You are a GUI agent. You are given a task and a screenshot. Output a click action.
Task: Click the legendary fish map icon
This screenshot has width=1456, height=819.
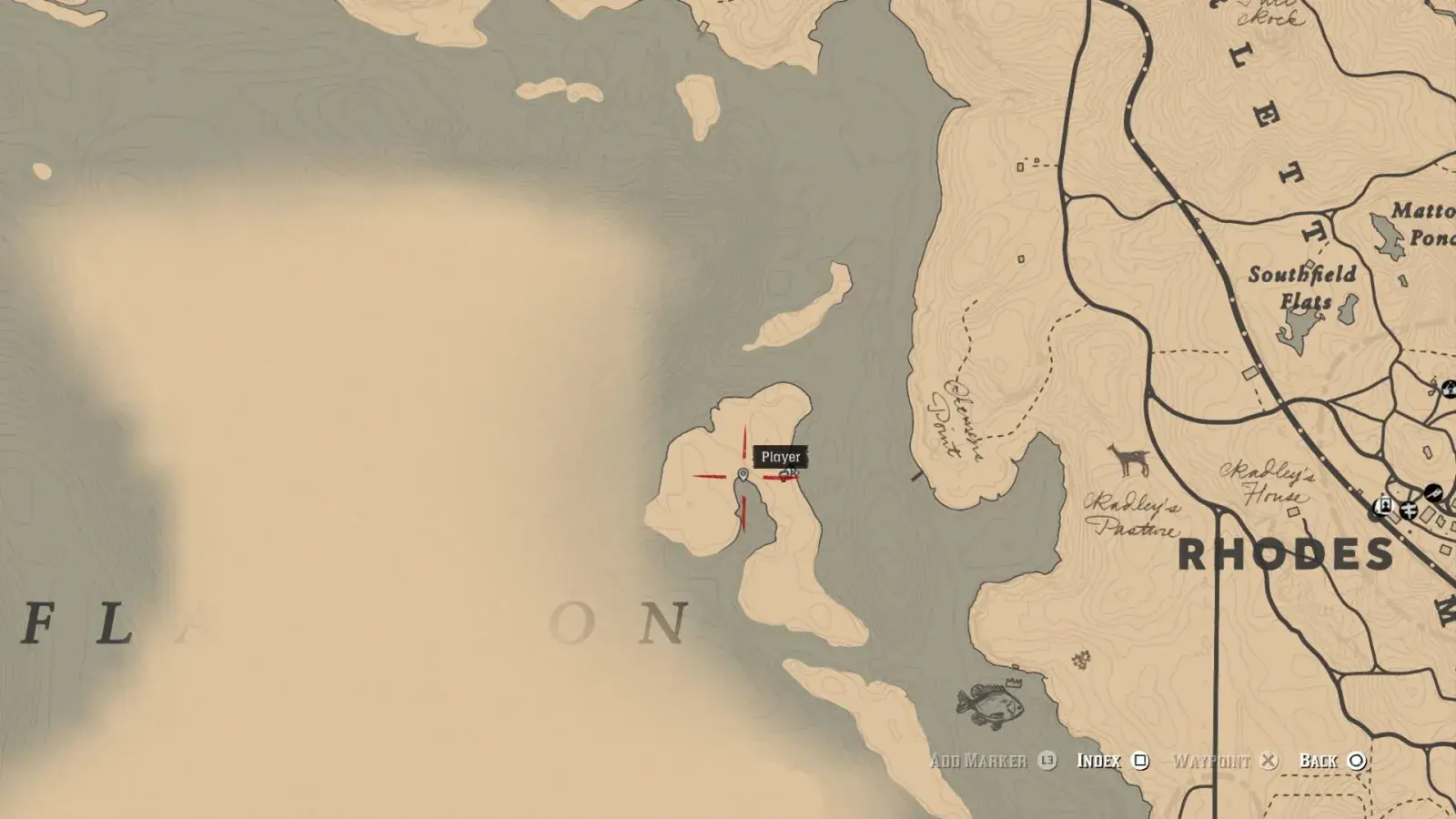click(x=991, y=703)
